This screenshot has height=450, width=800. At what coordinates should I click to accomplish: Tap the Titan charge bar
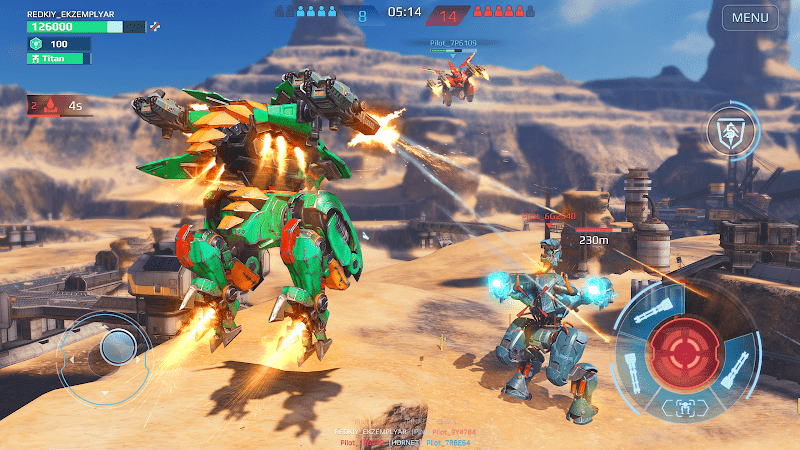(59, 59)
